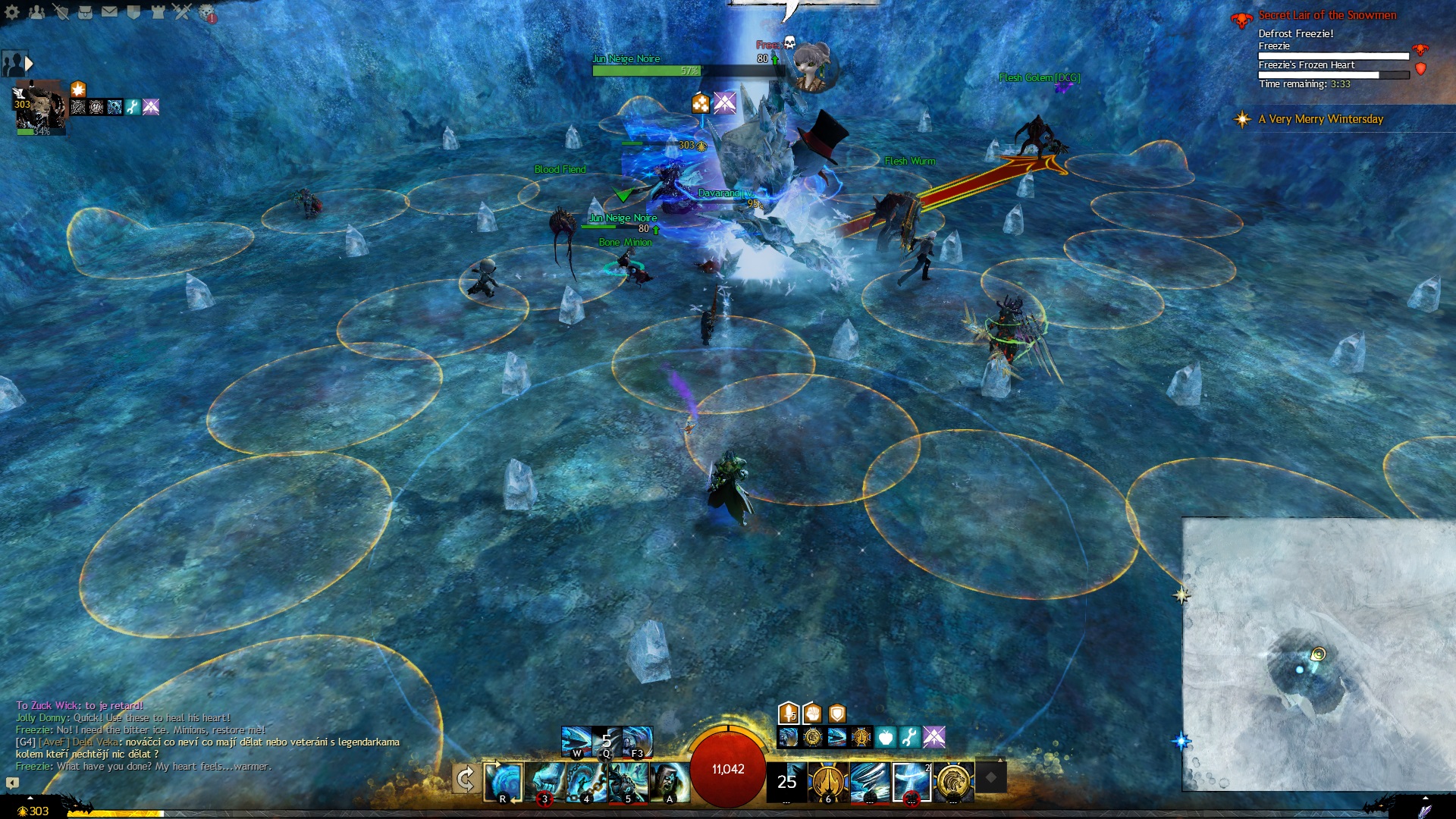This screenshot has width=1456, height=819.
Task: Use the golden trident skill in slot 6
Action: pos(827,782)
